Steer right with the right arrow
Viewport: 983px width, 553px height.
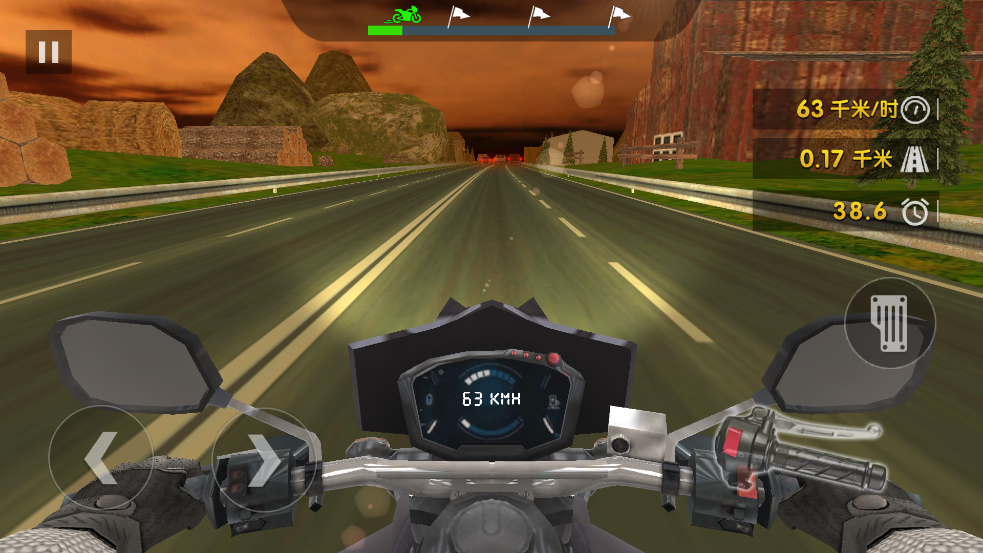click(x=264, y=459)
